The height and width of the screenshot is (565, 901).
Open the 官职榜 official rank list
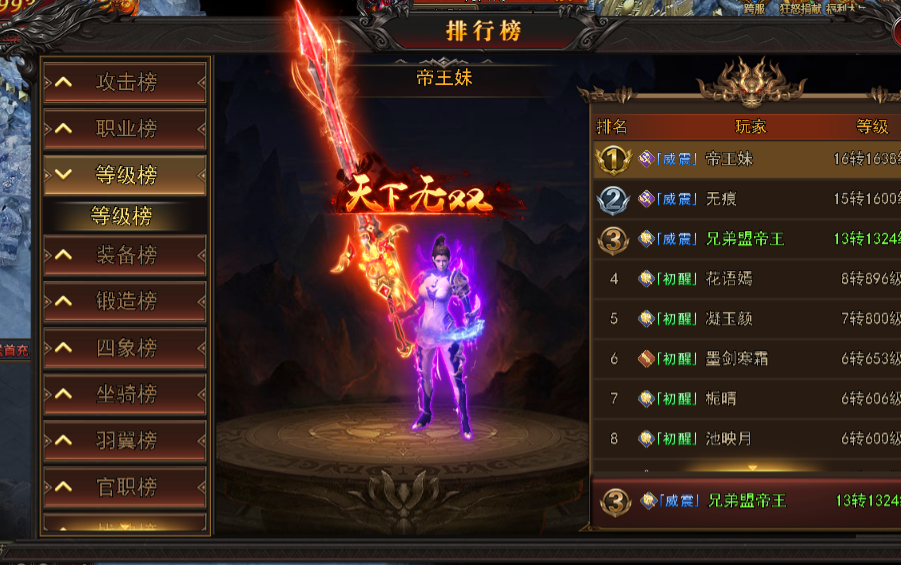[x=125, y=487]
